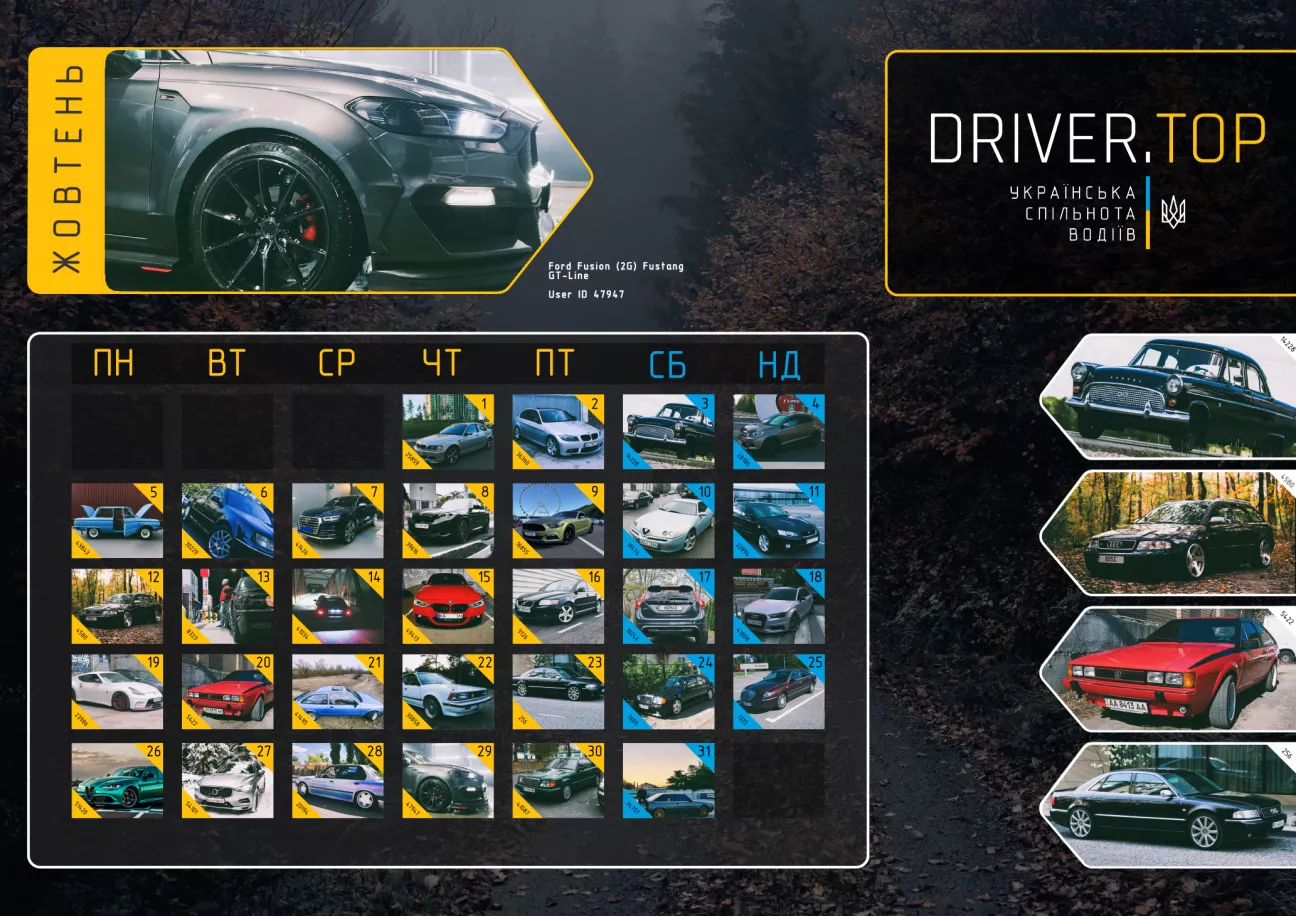This screenshot has height=916, width=1296.
Task: Open the day 31 sunset car tile
Action: pos(668,780)
